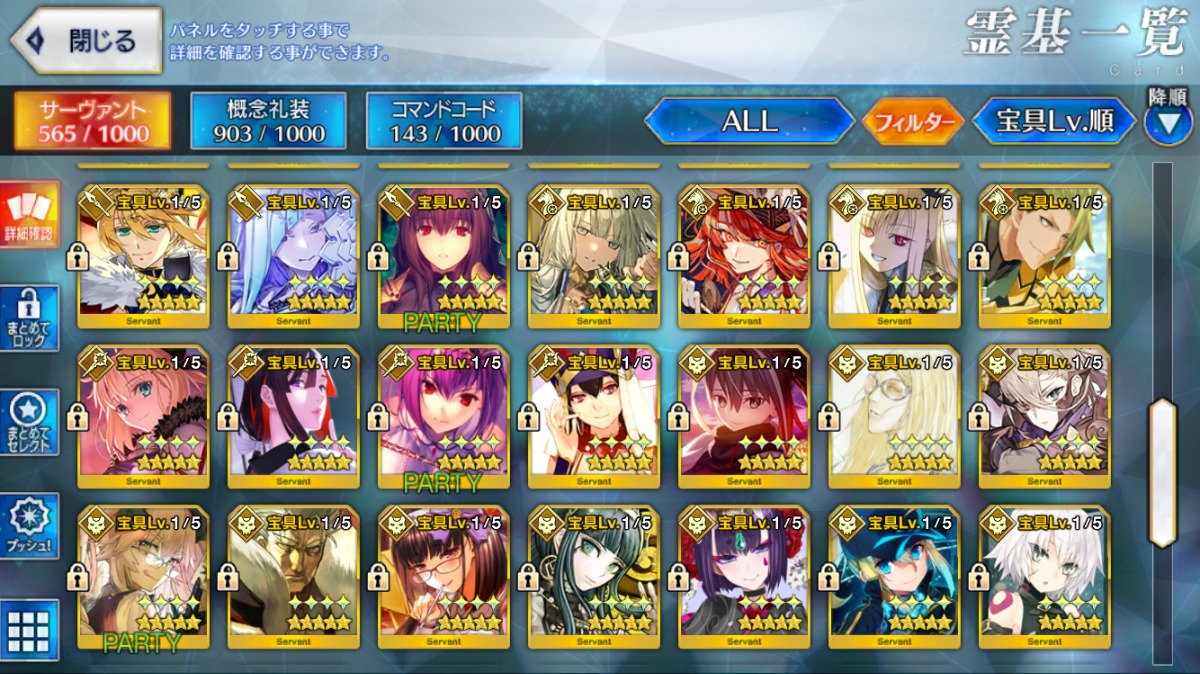Close the spirit origin list with 閉じる

(86, 41)
